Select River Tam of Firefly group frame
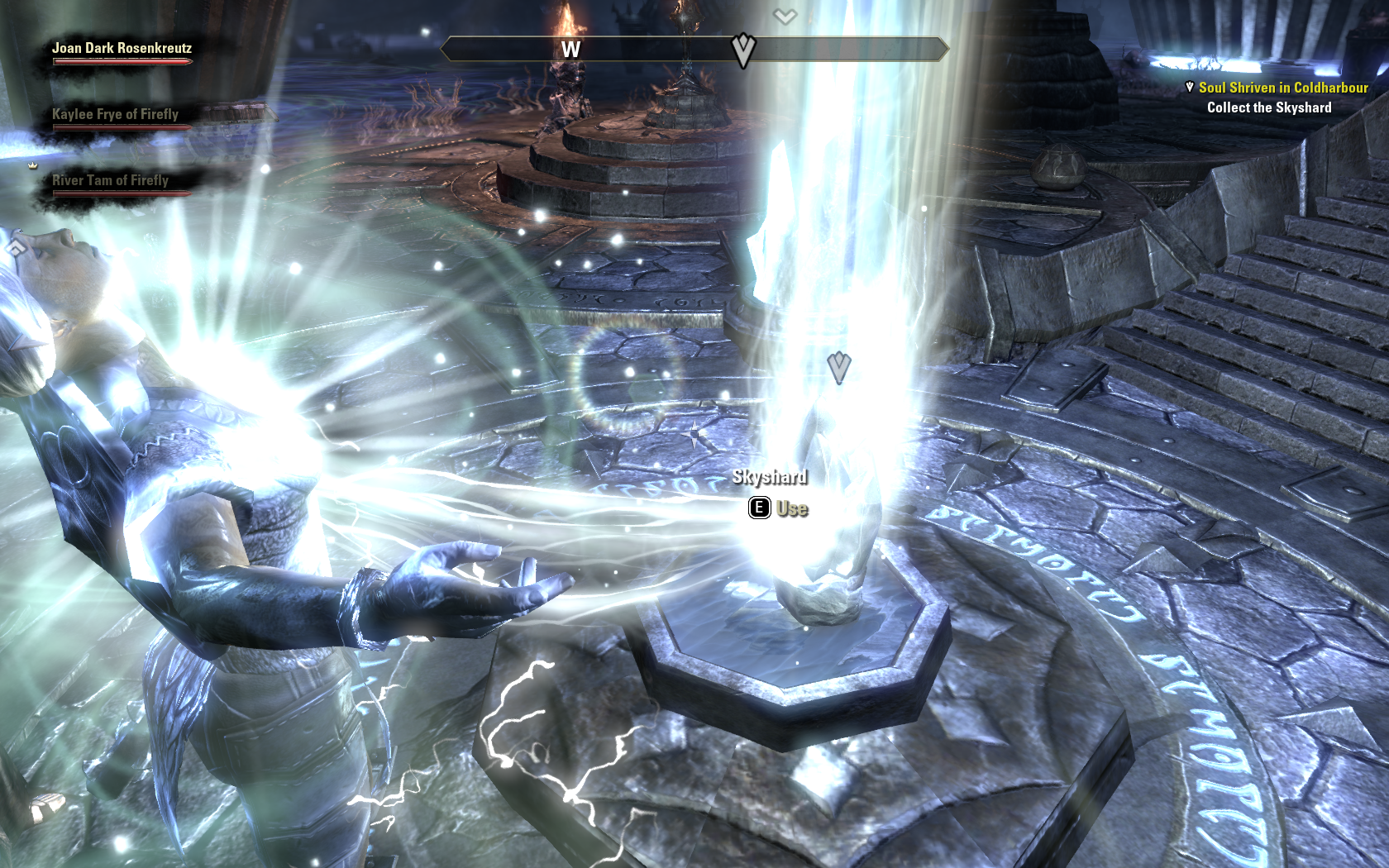The image size is (1389, 868). tap(110, 181)
